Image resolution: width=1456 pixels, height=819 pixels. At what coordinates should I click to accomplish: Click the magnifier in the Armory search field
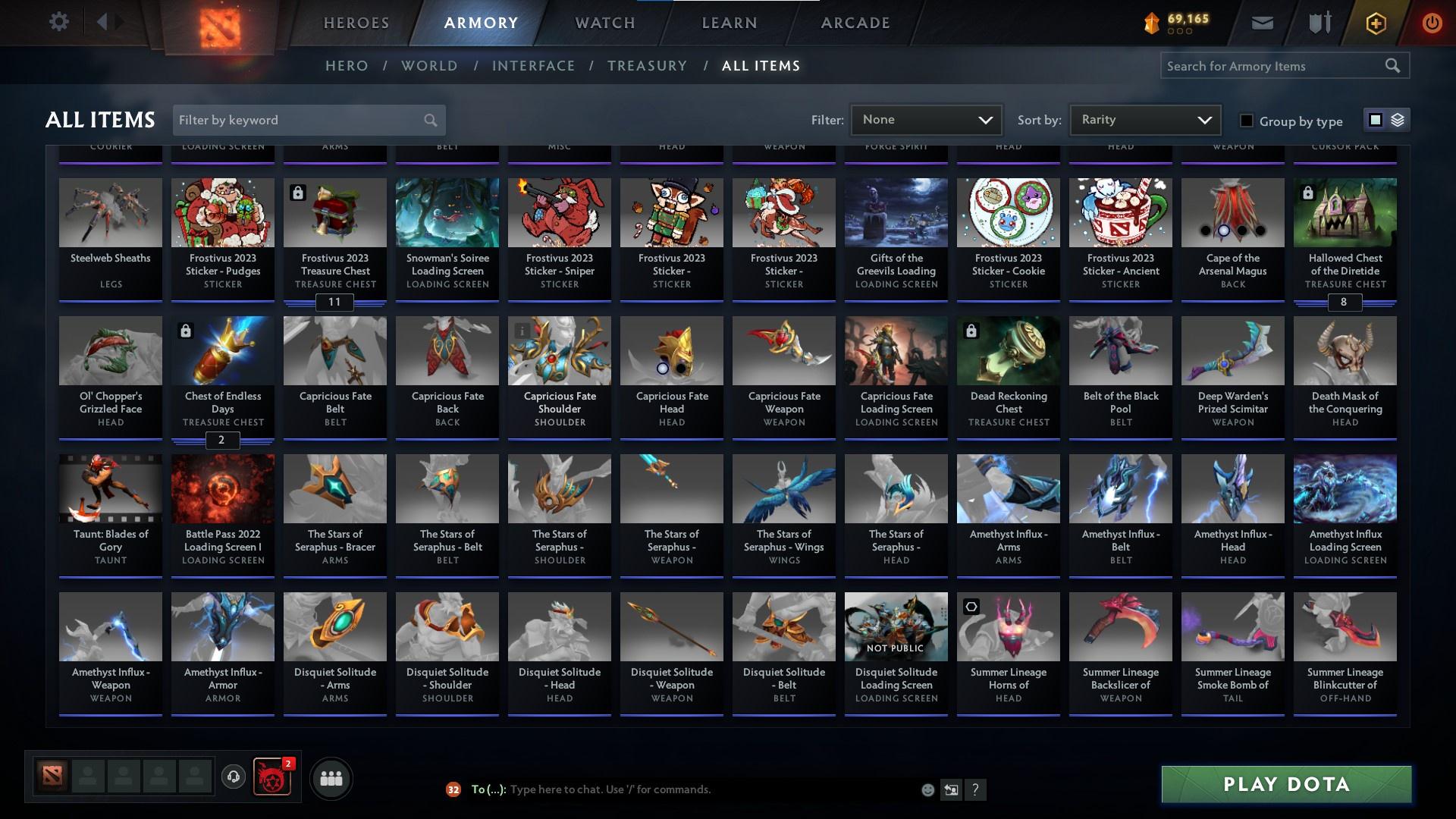[x=1394, y=66]
